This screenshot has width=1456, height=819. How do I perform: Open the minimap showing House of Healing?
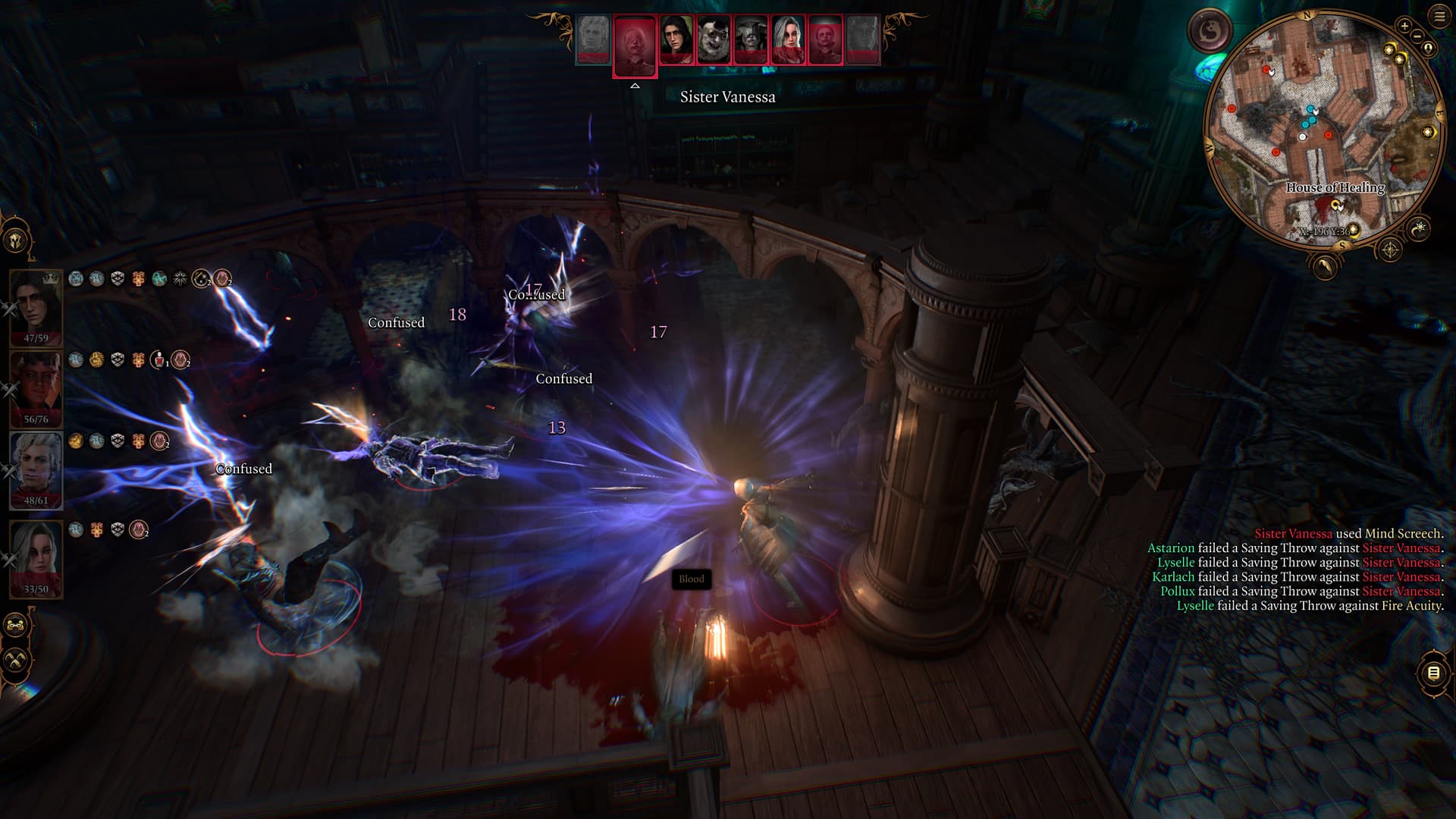click(1323, 129)
